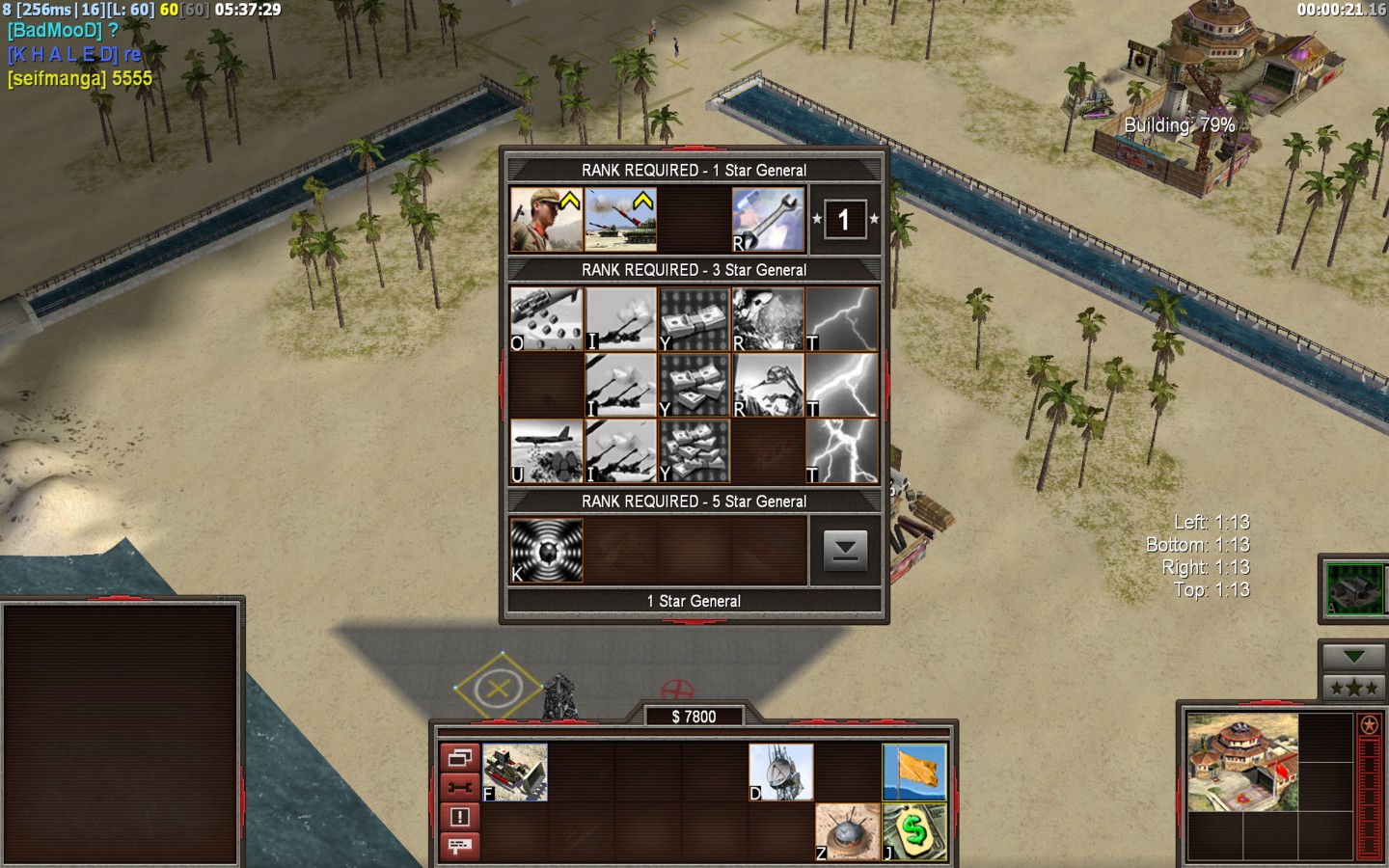Sell the building with the dollar tag
The image size is (1389, 868).
914,831
